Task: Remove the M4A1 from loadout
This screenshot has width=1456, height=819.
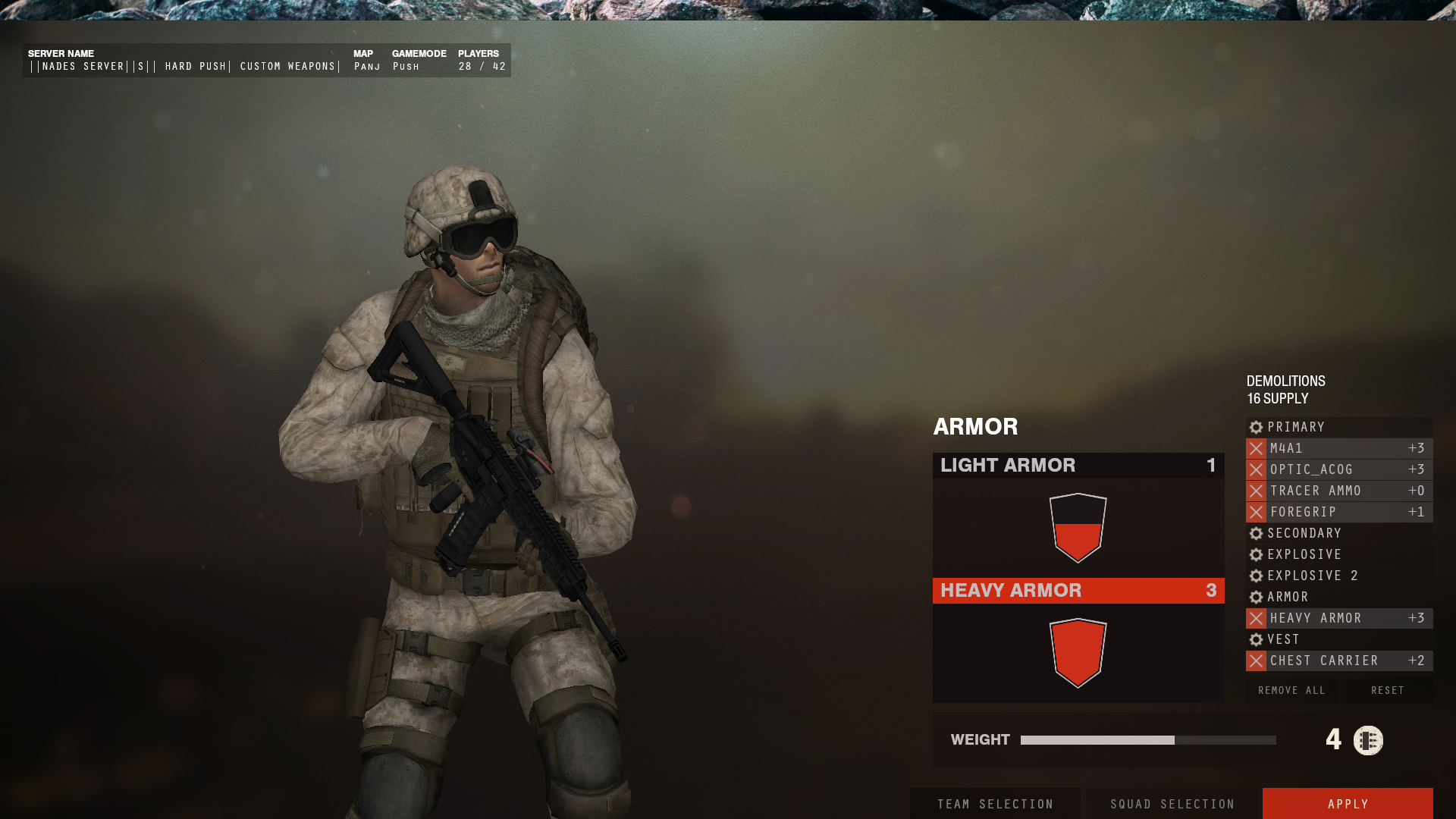Action: click(1256, 448)
